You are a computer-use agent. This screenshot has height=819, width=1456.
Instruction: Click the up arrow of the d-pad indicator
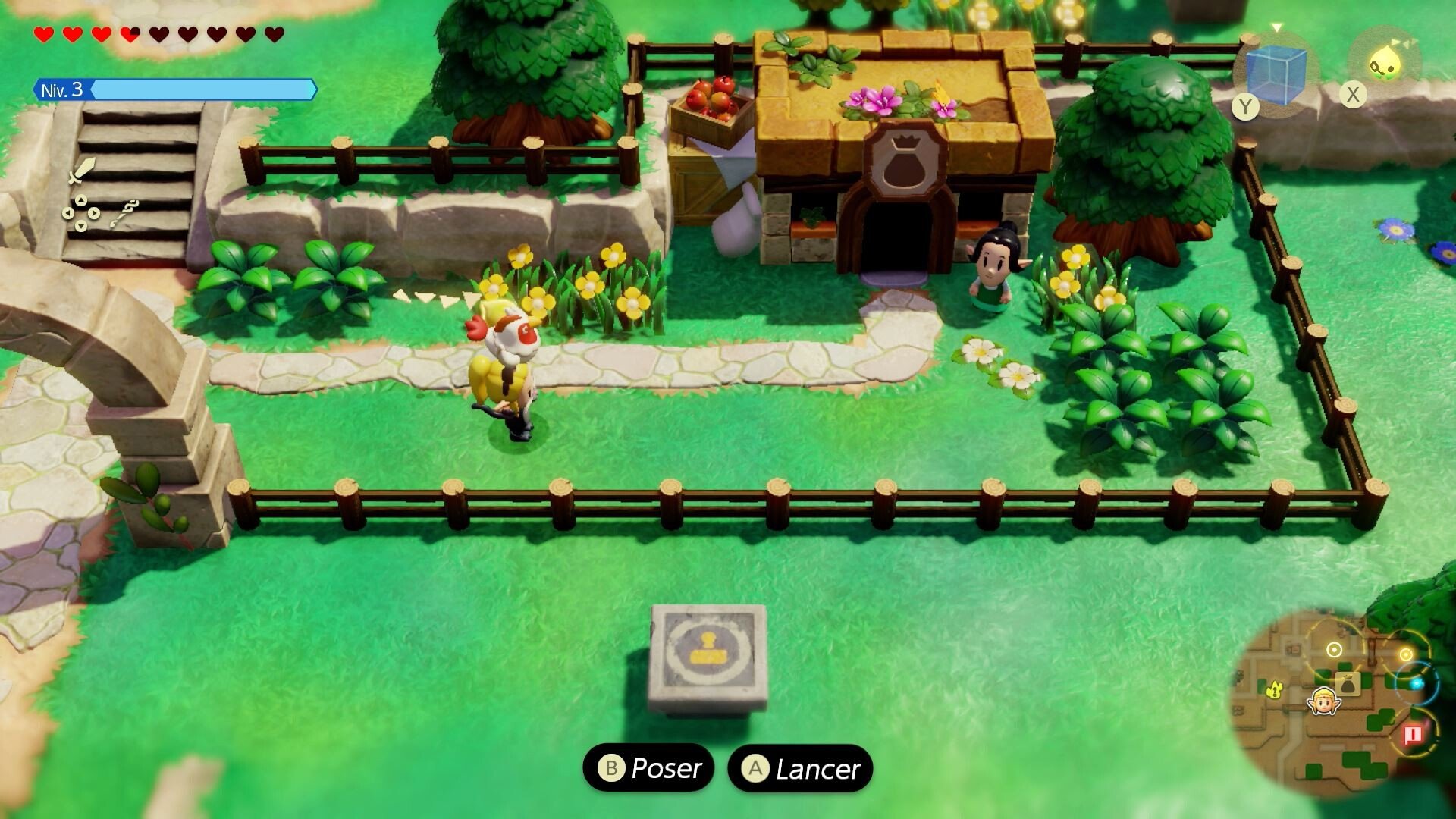coord(81,199)
